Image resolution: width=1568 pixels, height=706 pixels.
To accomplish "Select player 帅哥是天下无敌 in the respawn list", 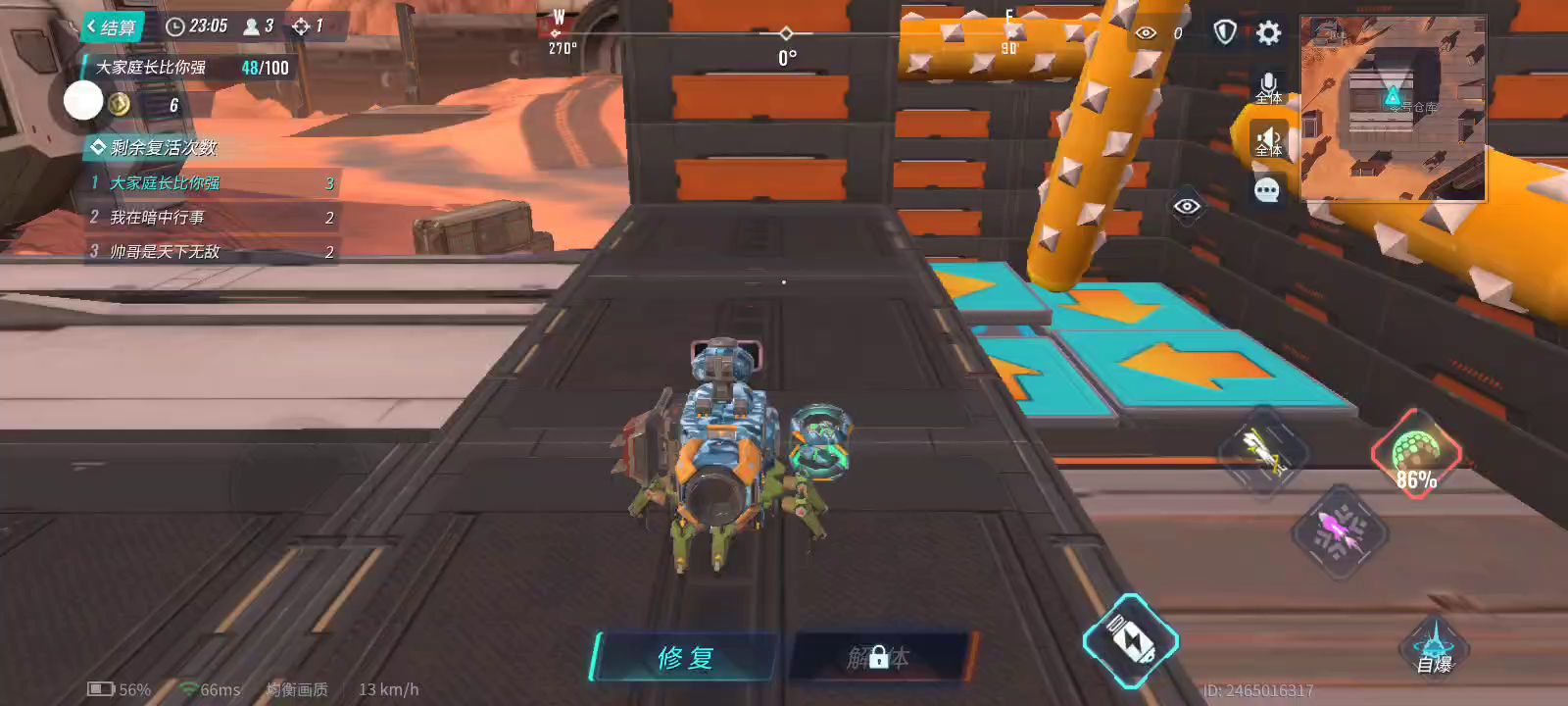I will pos(211,252).
